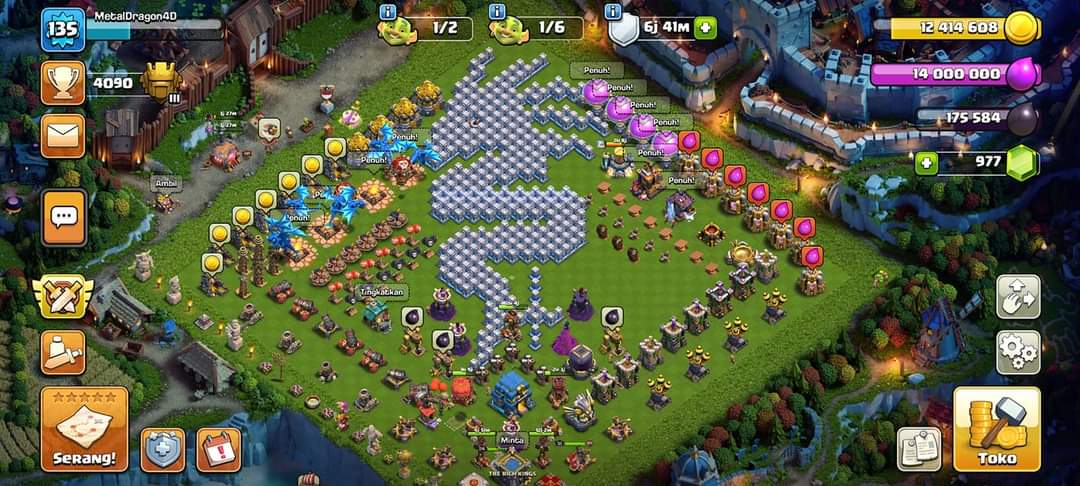The height and width of the screenshot is (486, 1080).
Task: Open the blue shield plus button
Action: [162, 449]
